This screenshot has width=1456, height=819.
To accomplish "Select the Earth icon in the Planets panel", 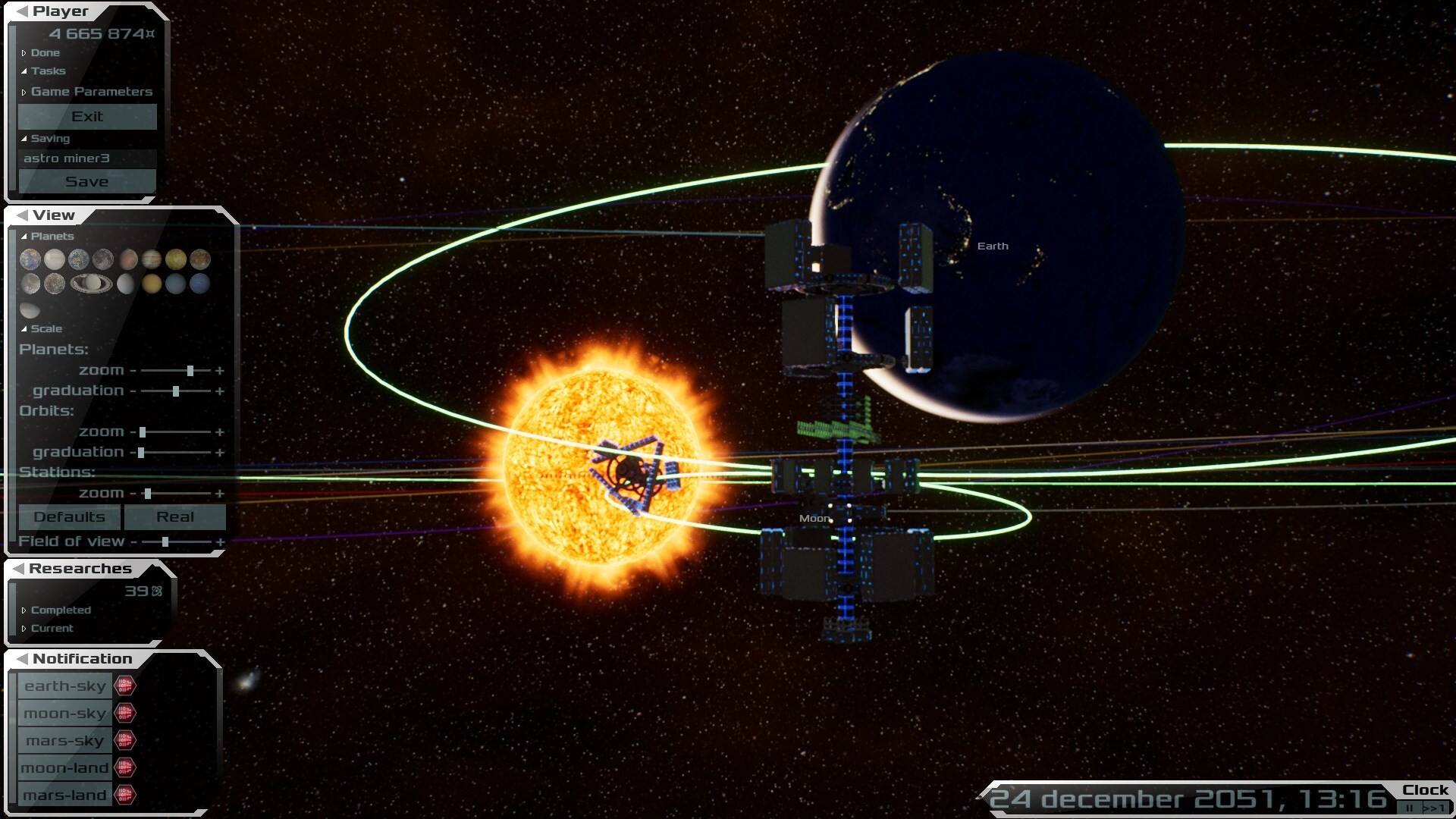I will coord(79,259).
